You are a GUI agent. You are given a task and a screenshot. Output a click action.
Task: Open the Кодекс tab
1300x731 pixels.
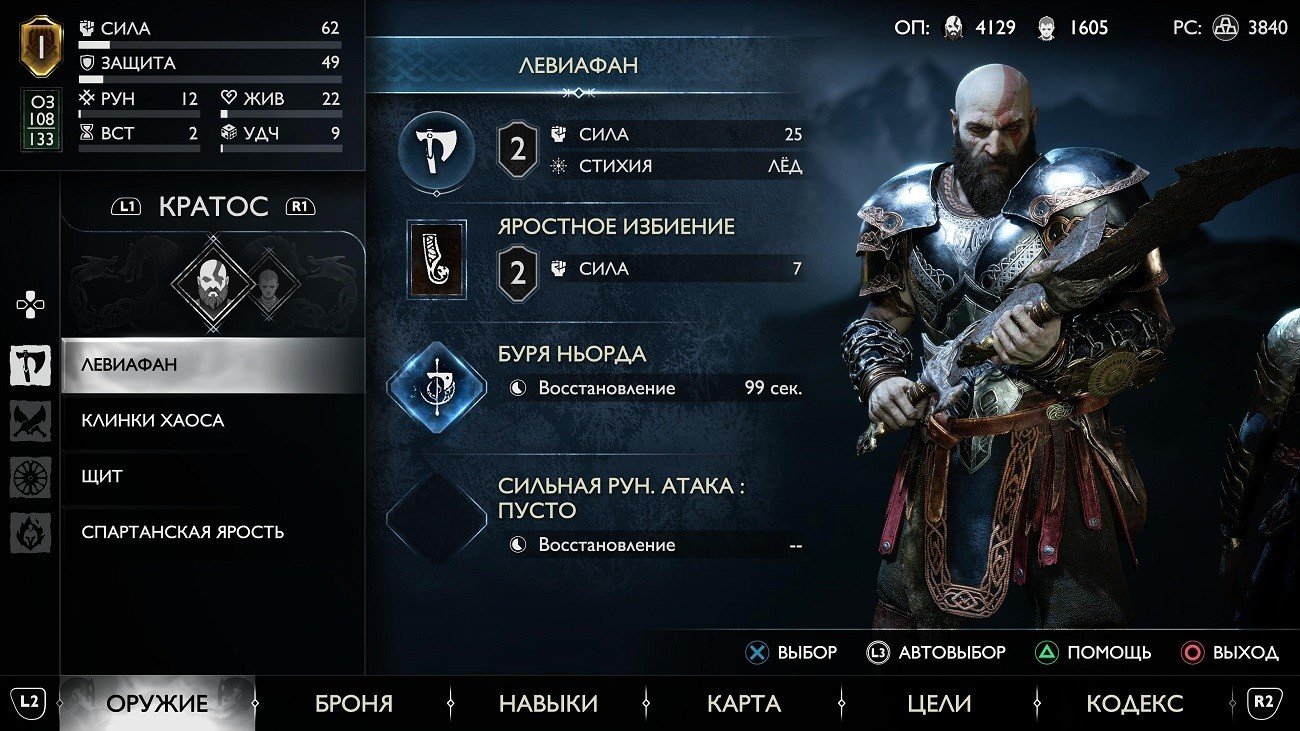click(1134, 703)
